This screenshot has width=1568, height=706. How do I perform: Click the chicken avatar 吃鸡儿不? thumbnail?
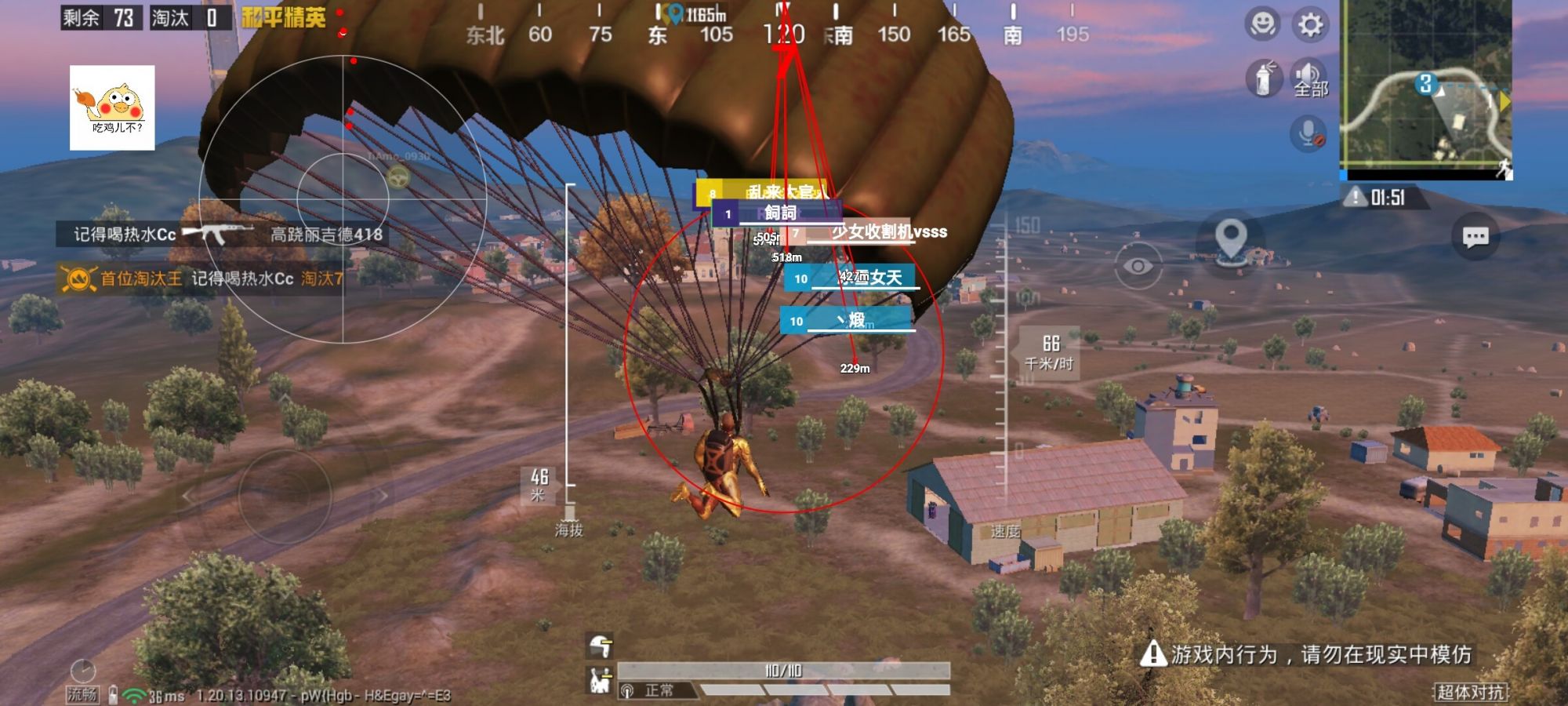pos(112,107)
